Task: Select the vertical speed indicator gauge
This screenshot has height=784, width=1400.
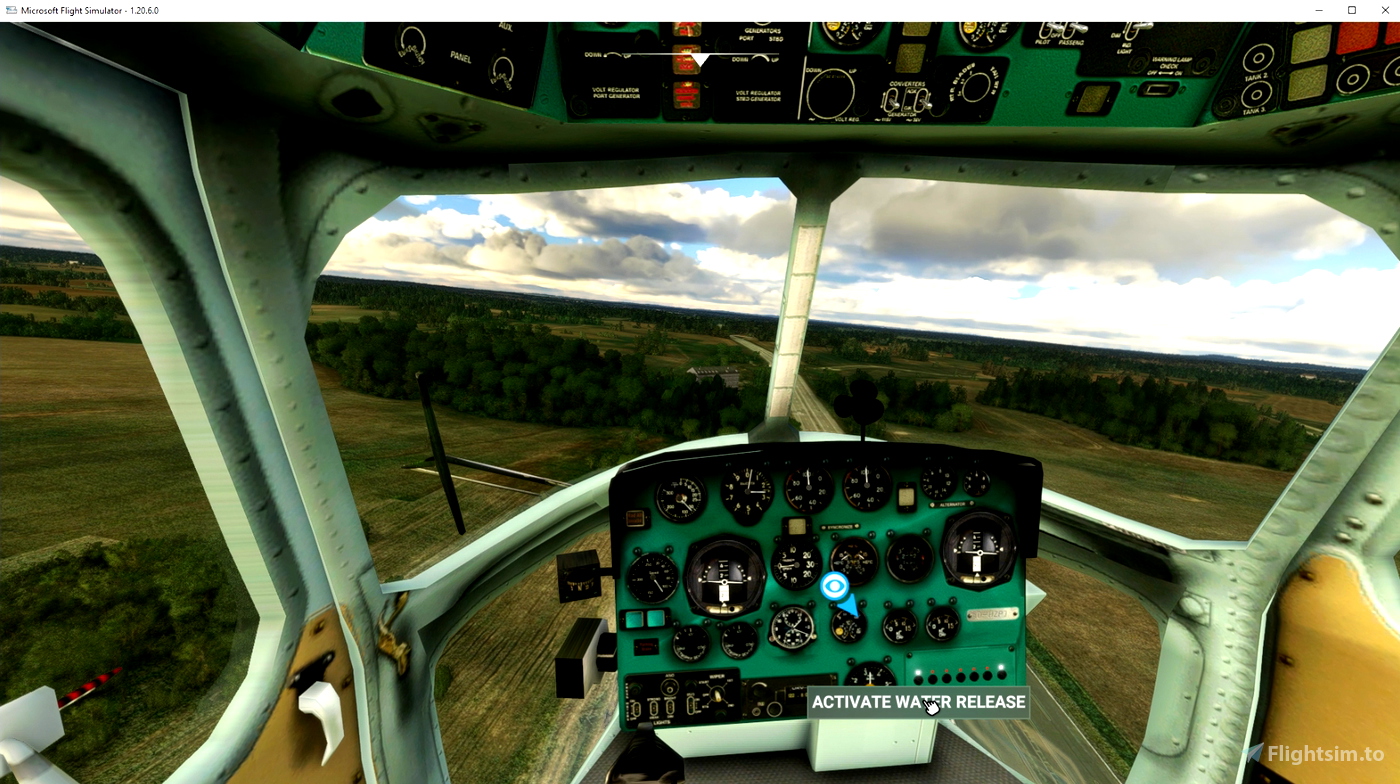Action: click(x=795, y=565)
